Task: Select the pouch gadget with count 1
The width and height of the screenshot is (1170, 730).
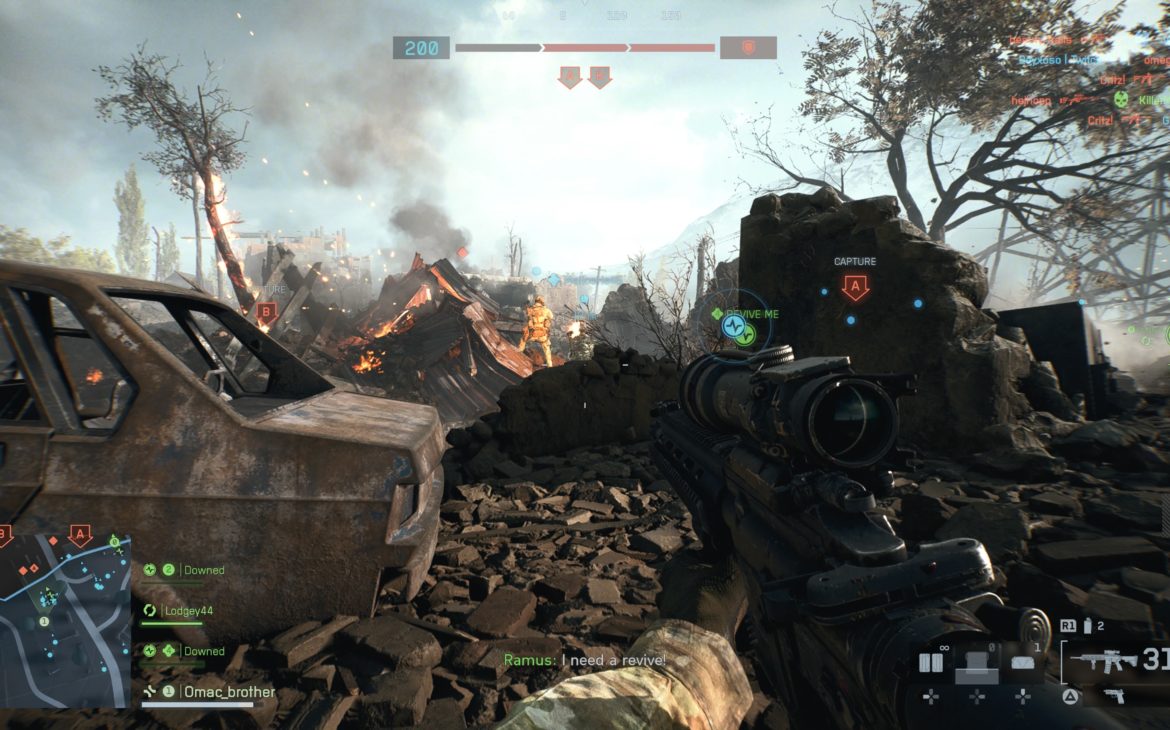Action: click(1021, 663)
